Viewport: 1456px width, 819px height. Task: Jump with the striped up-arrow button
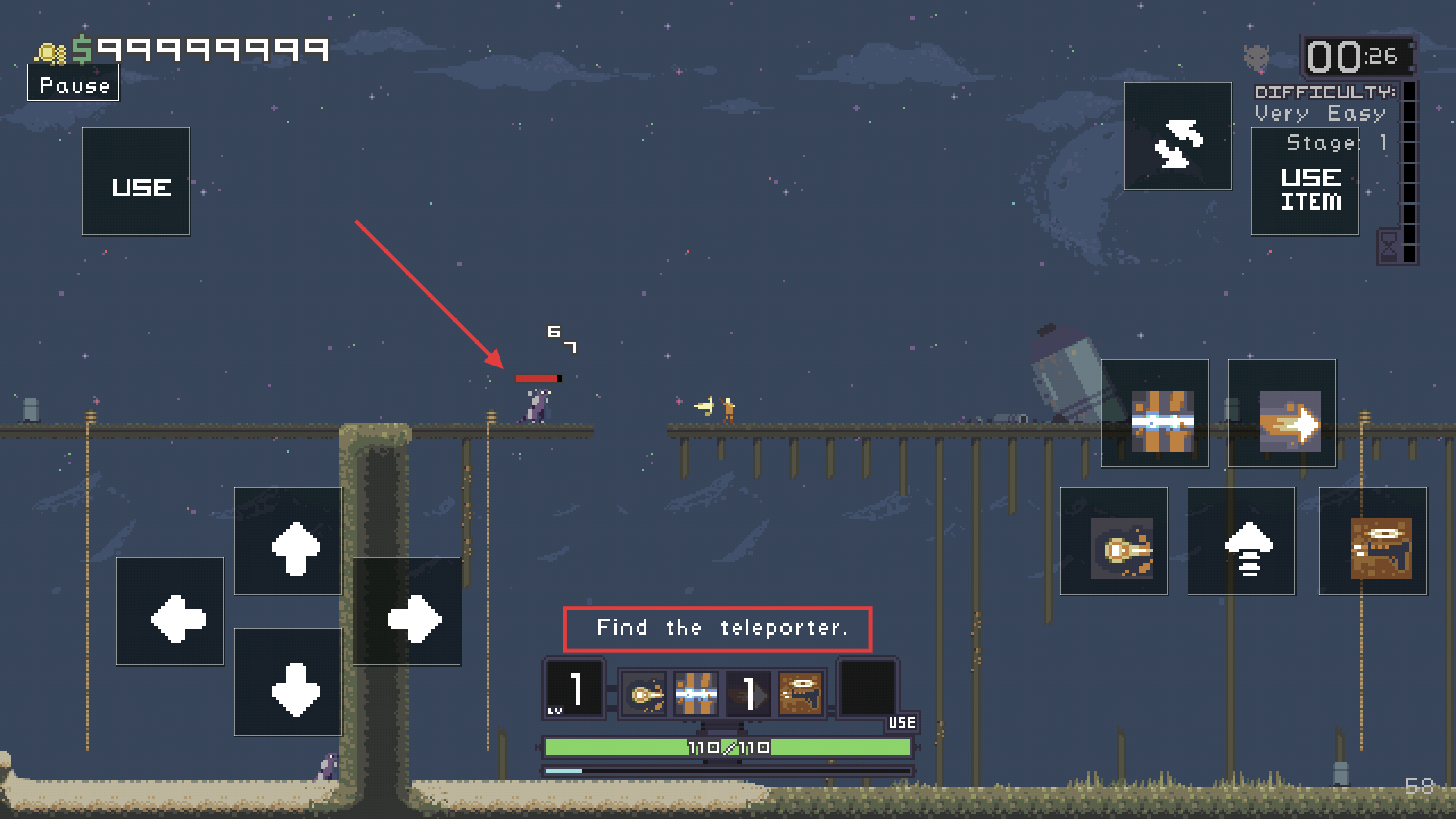coord(1241,541)
